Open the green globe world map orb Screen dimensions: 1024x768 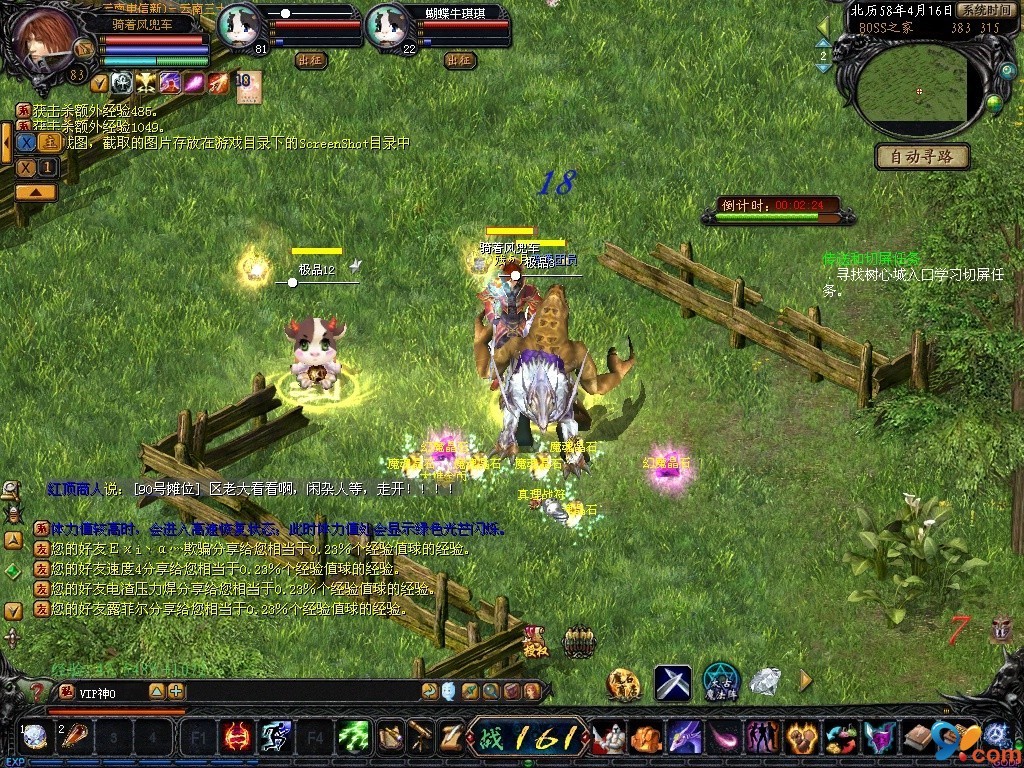[994, 102]
